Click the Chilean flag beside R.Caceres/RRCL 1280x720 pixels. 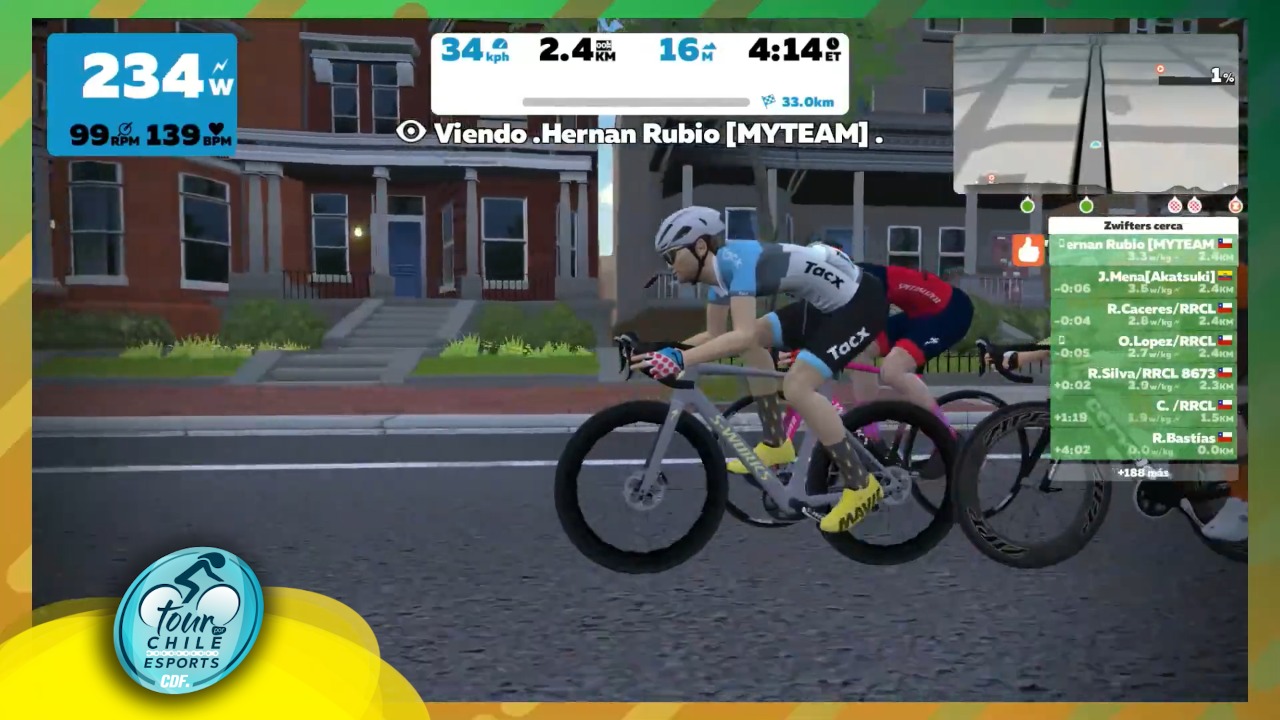[1227, 308]
